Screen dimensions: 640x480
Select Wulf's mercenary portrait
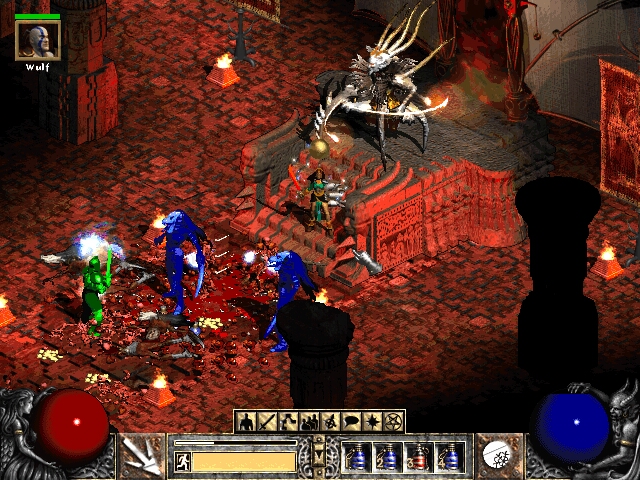pyautogui.click(x=37, y=40)
